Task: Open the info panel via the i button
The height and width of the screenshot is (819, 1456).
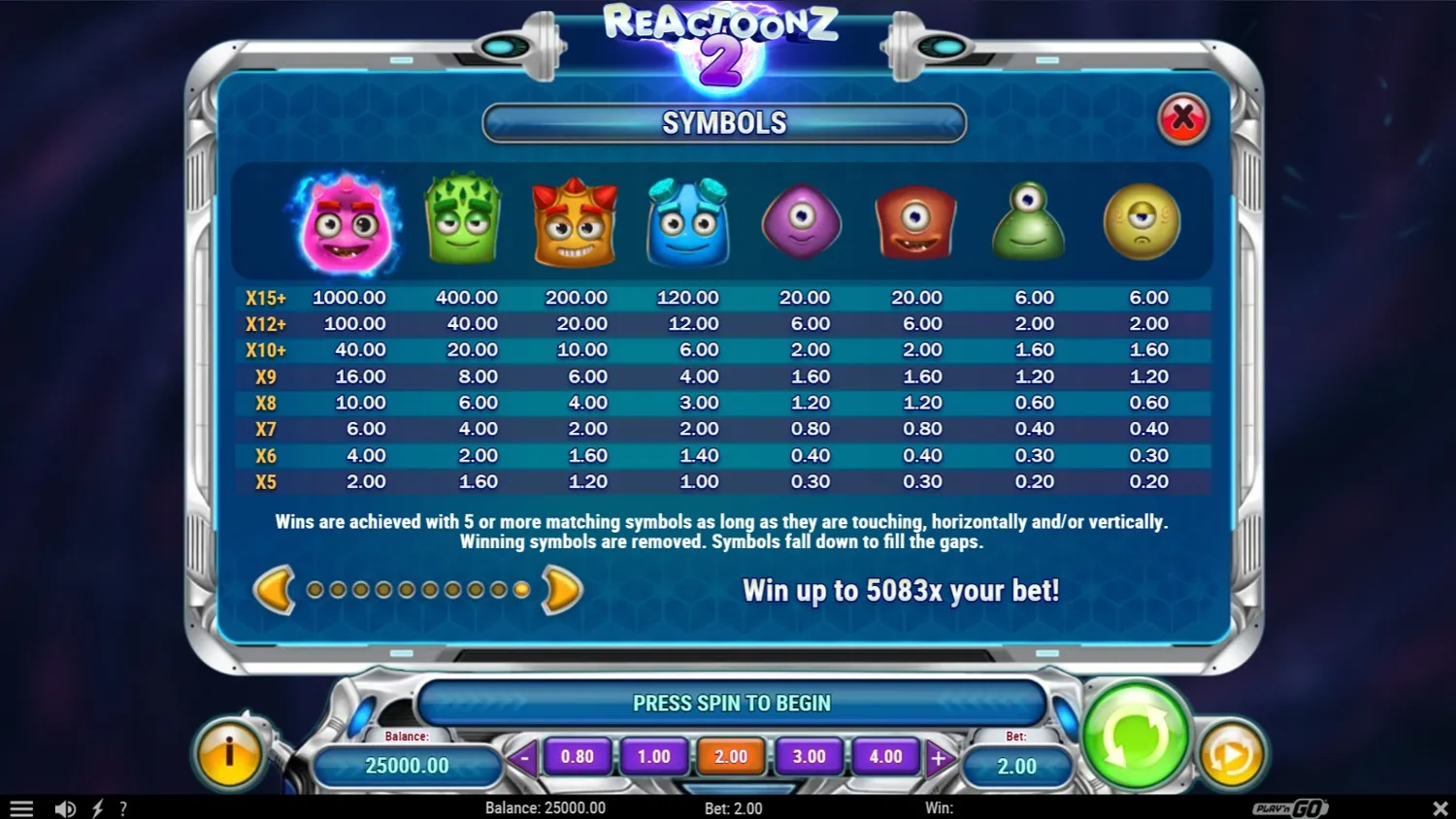Action: pyautogui.click(x=229, y=752)
